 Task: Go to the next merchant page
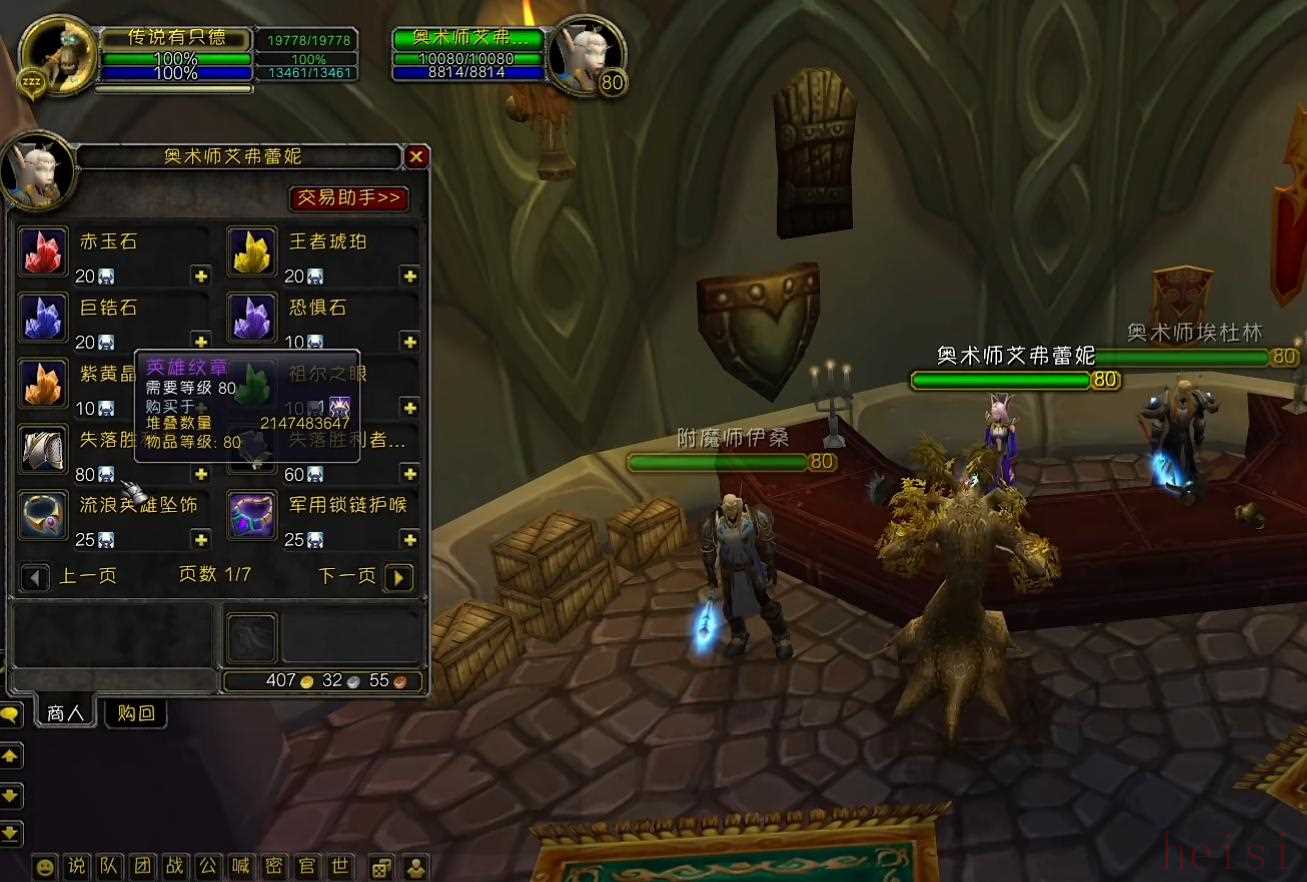(398, 577)
